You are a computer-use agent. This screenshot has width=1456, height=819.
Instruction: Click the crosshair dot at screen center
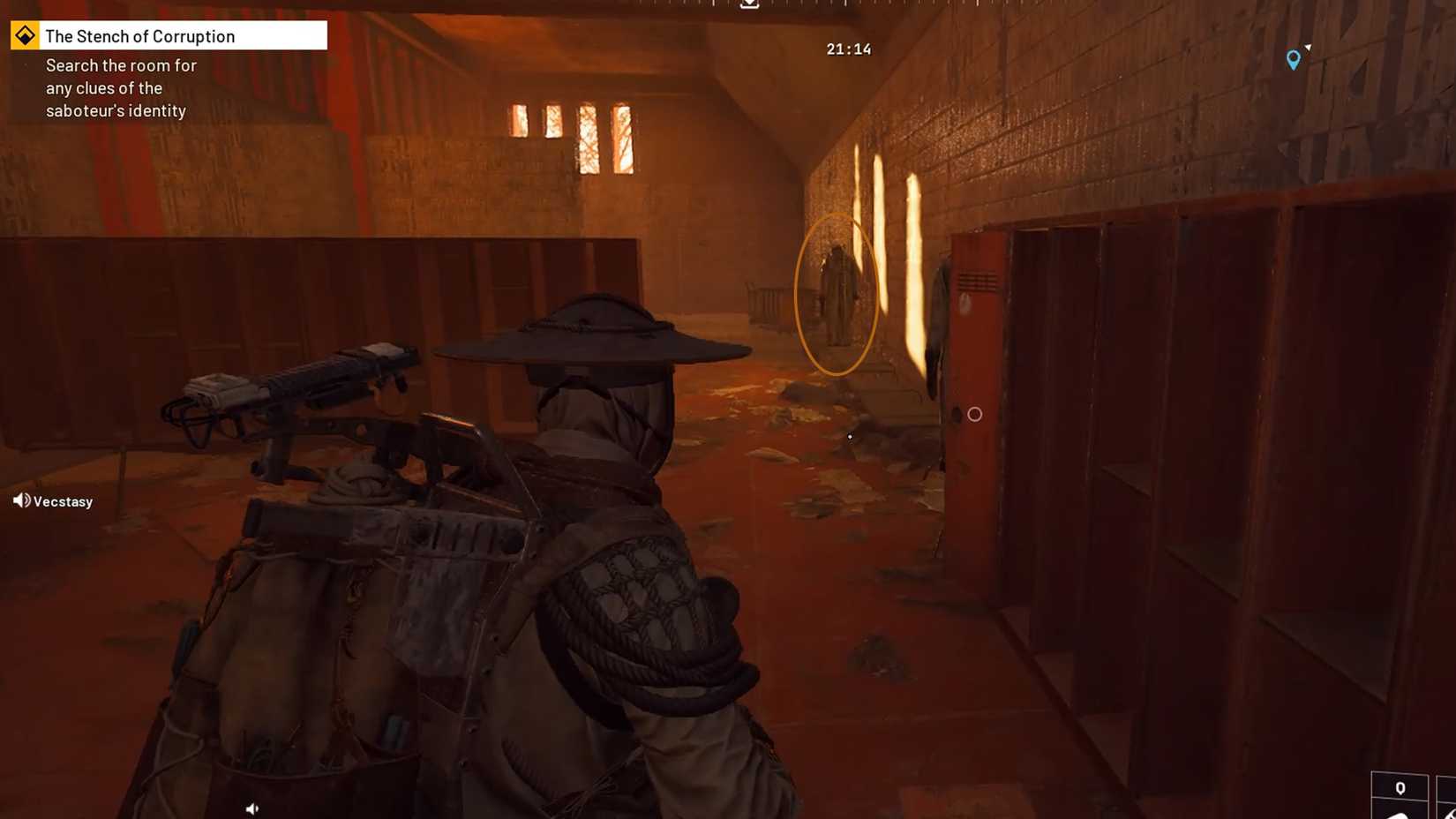(x=849, y=437)
